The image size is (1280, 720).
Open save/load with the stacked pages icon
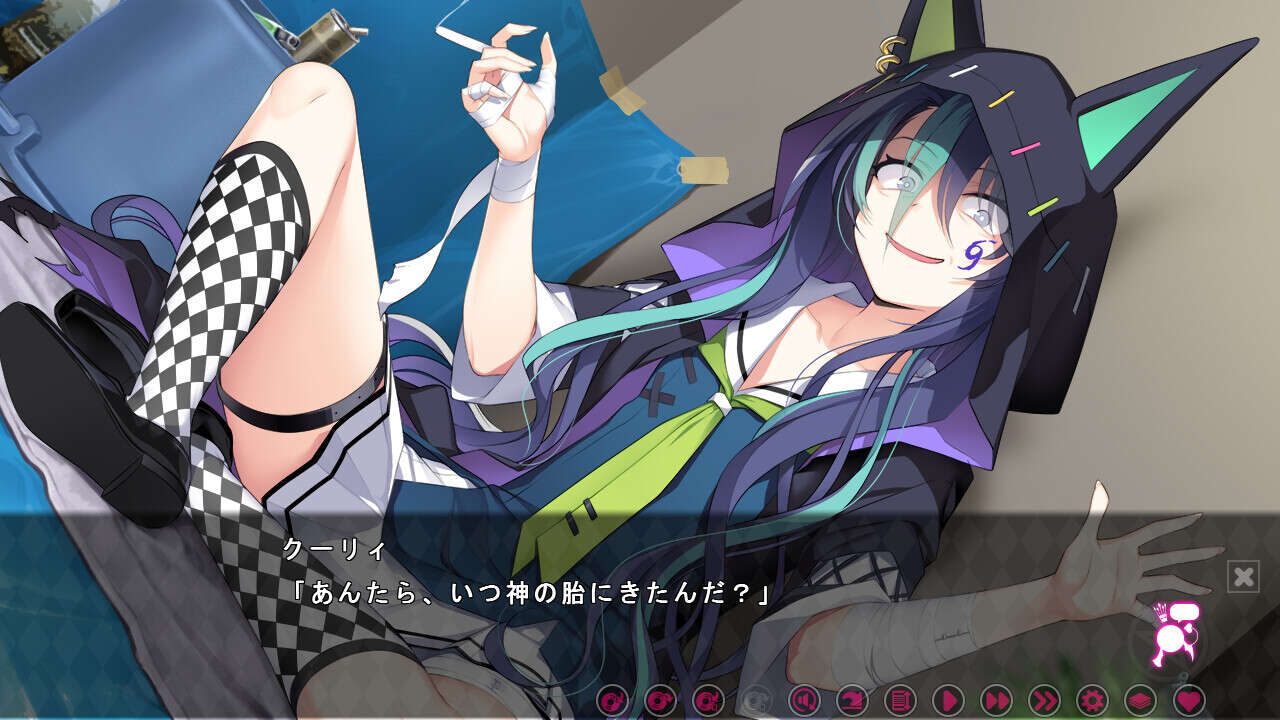coord(1142,700)
